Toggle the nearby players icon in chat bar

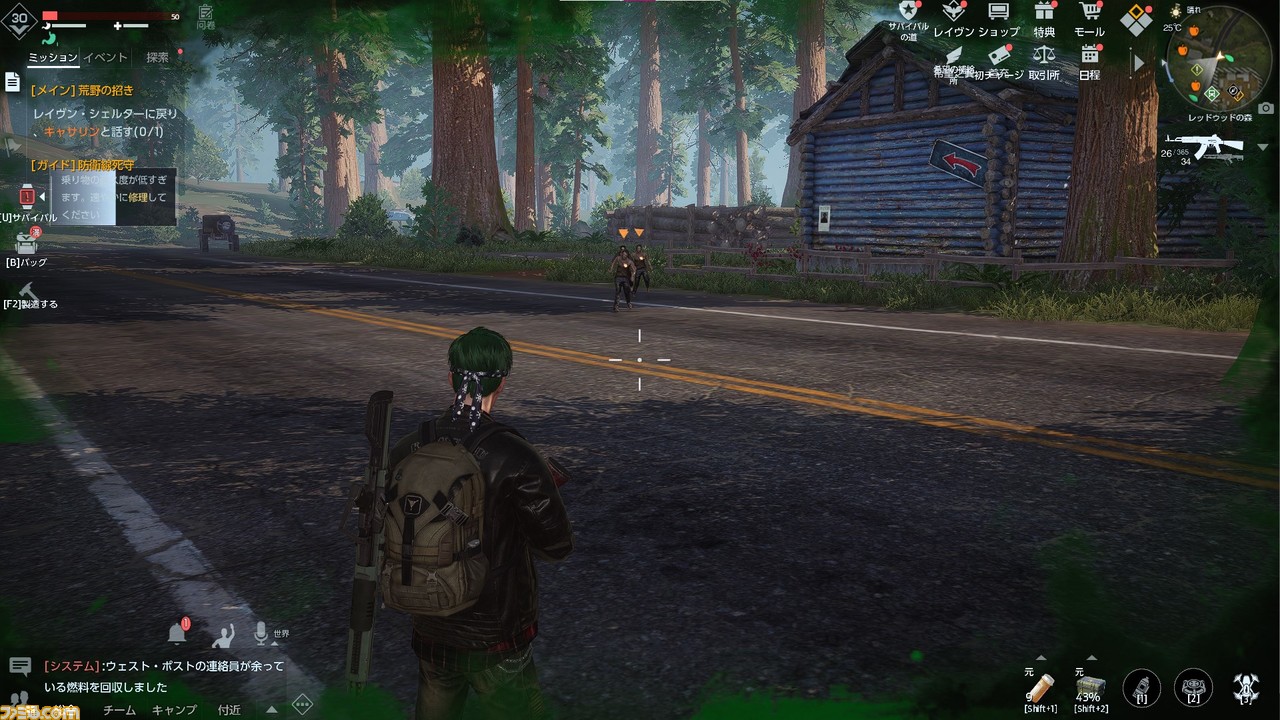point(224,636)
